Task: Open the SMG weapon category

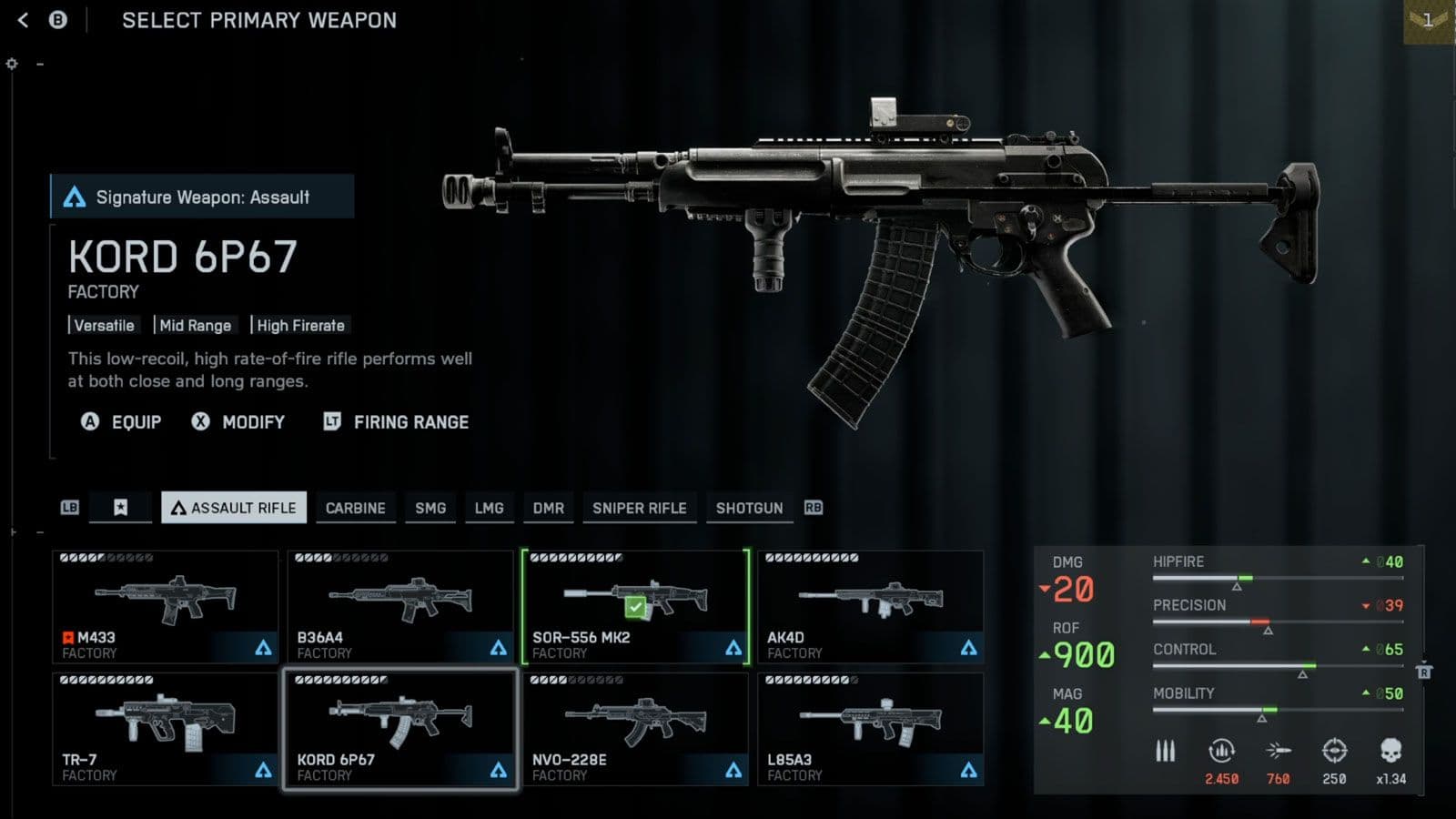Action: click(430, 508)
